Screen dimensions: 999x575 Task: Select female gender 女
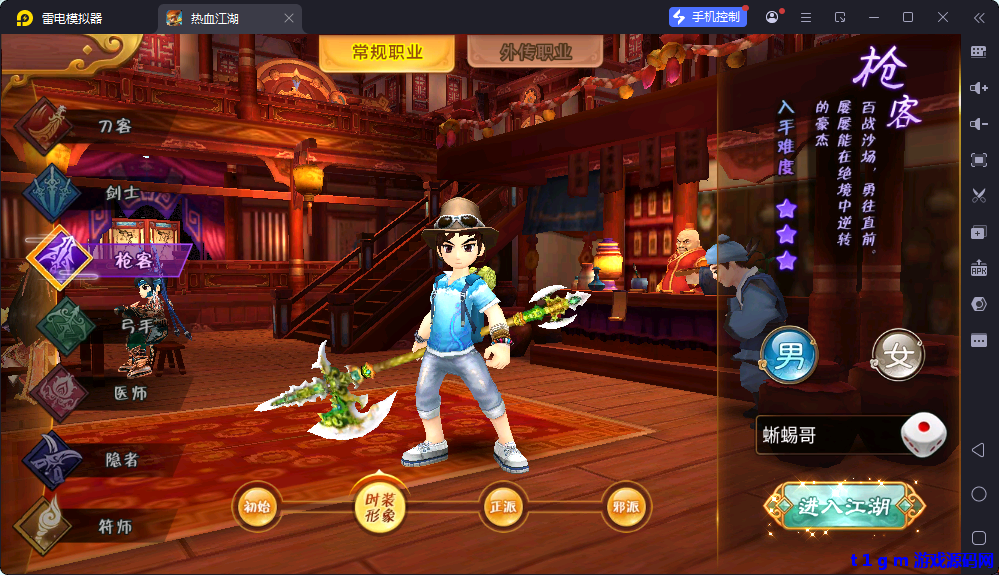[x=898, y=357]
